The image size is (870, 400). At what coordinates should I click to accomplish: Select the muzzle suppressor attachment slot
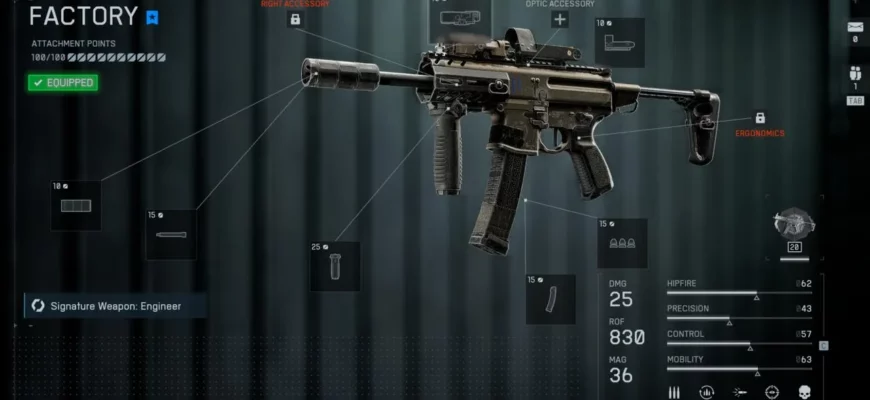coord(76,205)
